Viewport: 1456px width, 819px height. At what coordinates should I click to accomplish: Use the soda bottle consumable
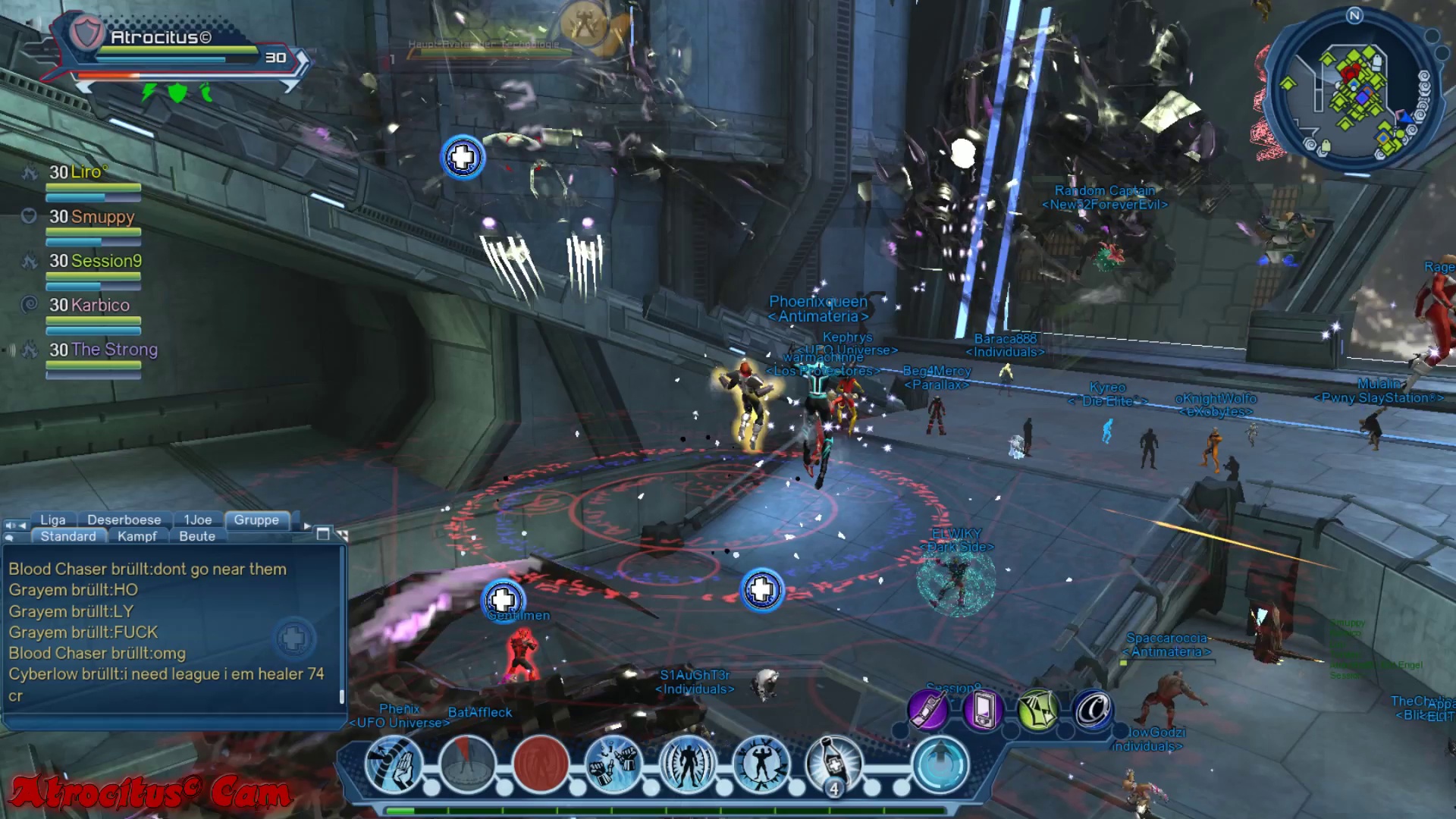point(834,764)
